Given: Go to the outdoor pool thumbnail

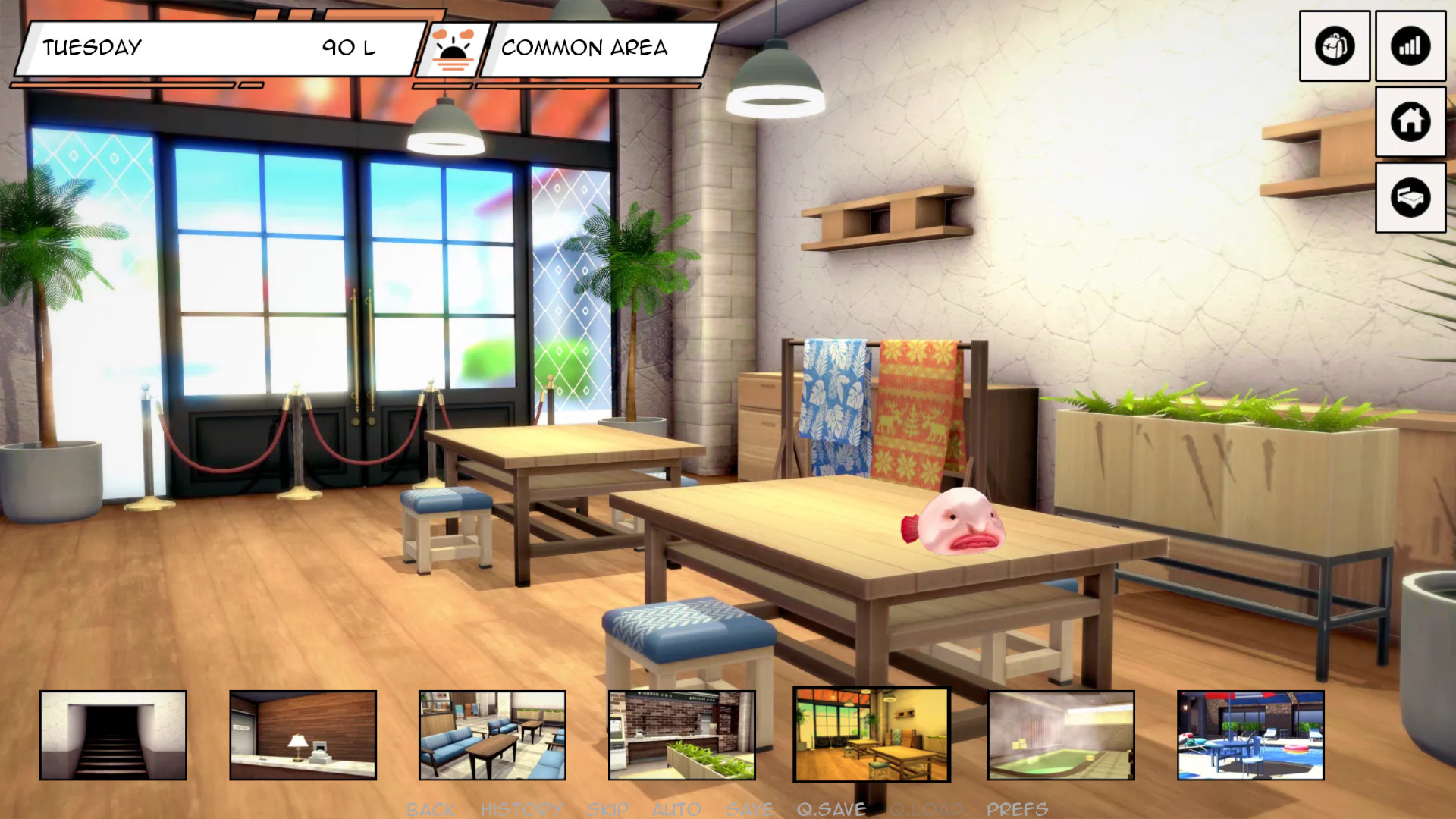Looking at the screenshot, I should (1250, 735).
